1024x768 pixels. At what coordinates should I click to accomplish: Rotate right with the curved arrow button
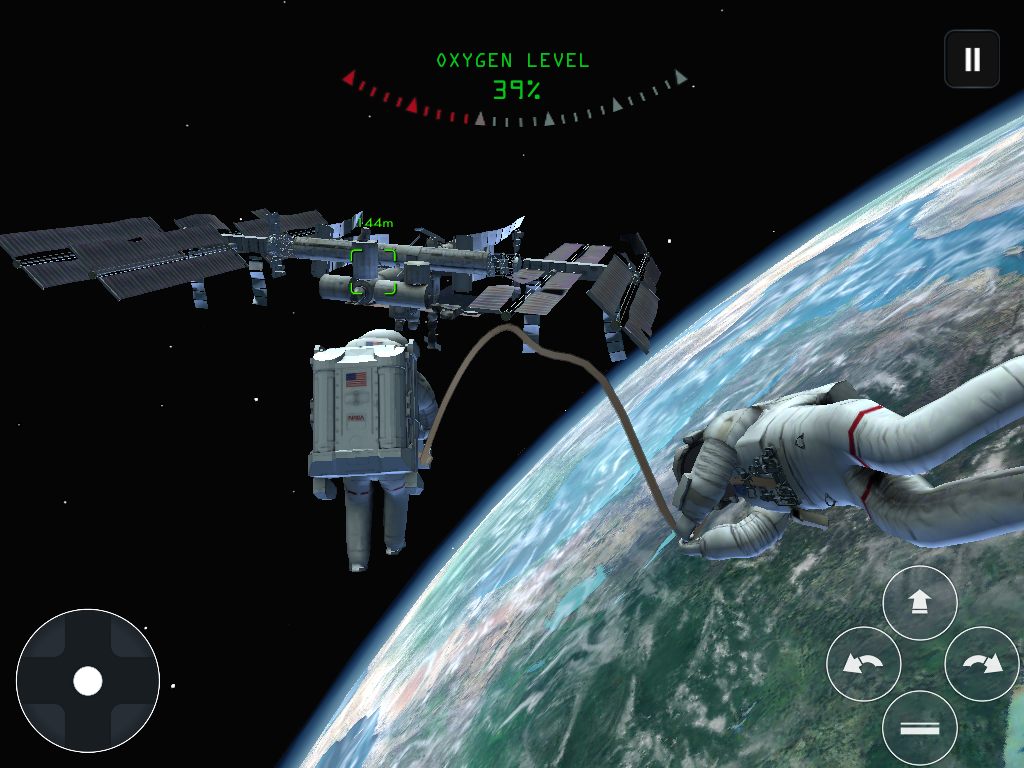coord(982,664)
